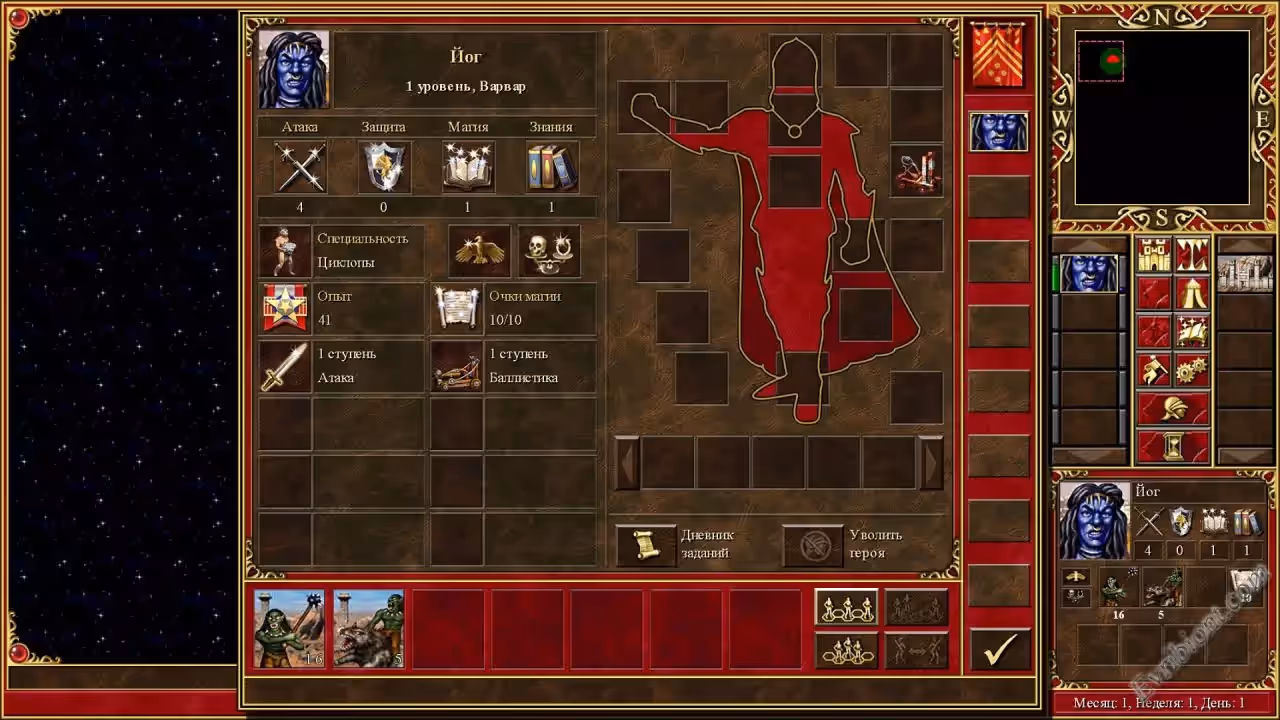
Task: Click the minimap
Action: click(1162, 117)
